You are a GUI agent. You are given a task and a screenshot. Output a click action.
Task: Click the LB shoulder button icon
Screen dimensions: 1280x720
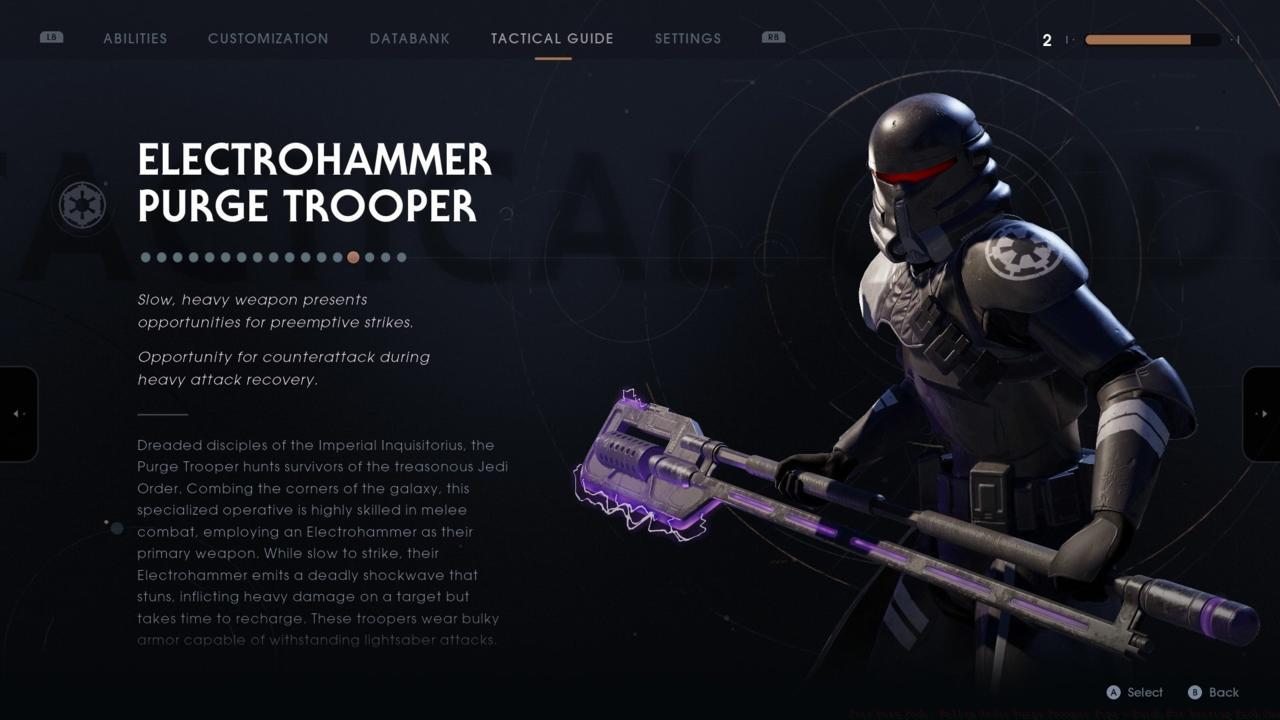coord(50,36)
